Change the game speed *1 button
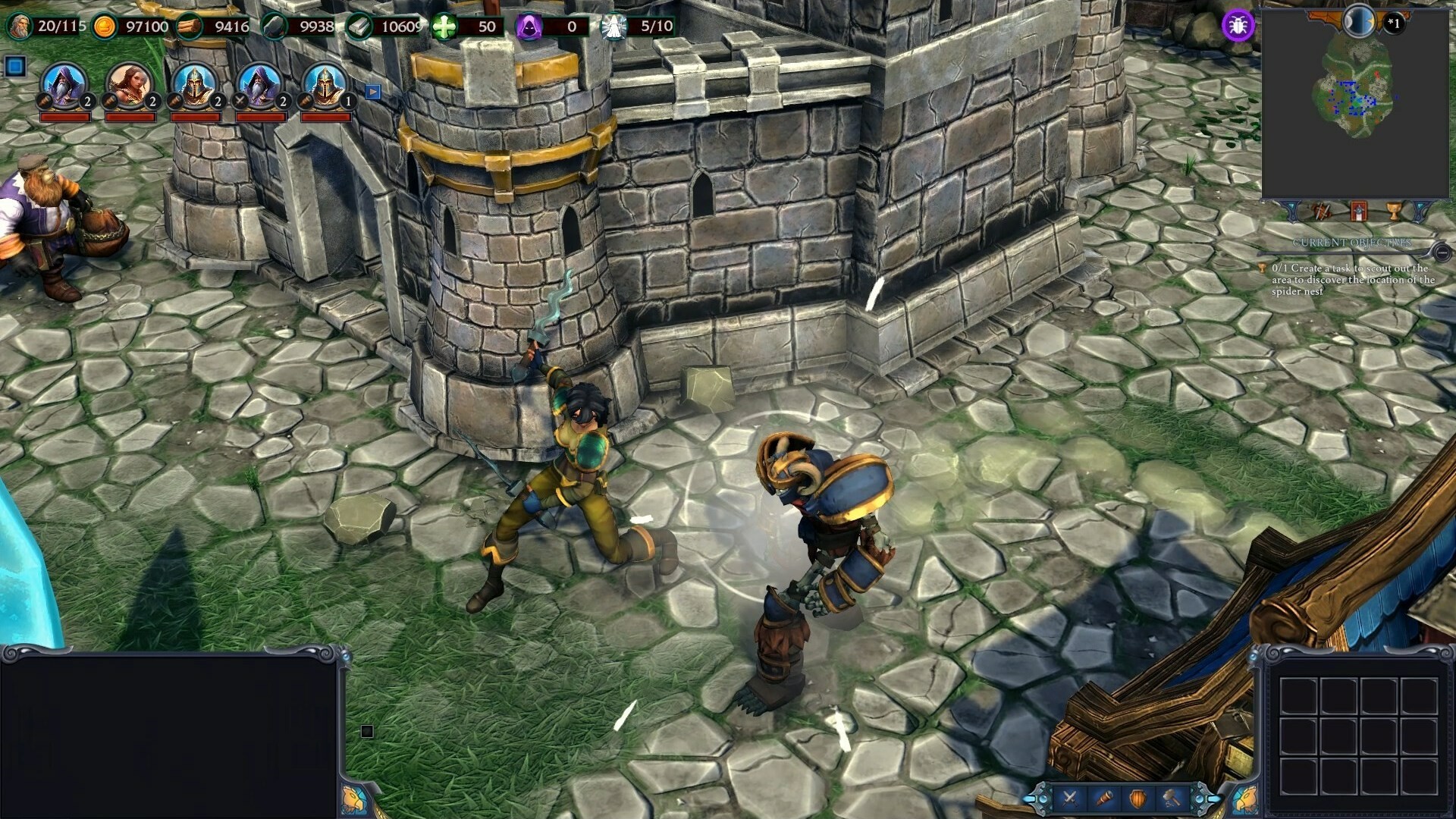 click(1394, 24)
